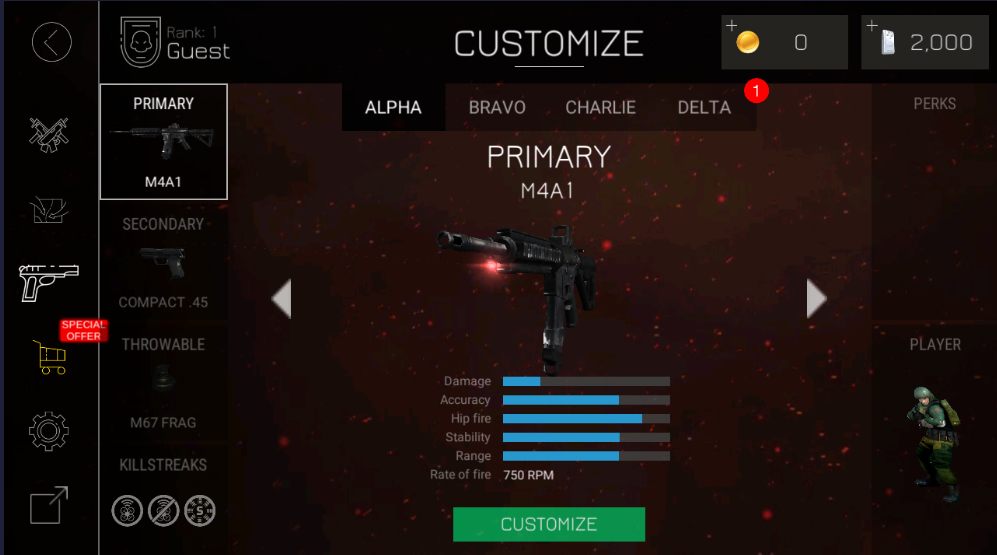The image size is (997, 555).
Task: Switch to the Delta loadout tab
Action: point(704,108)
